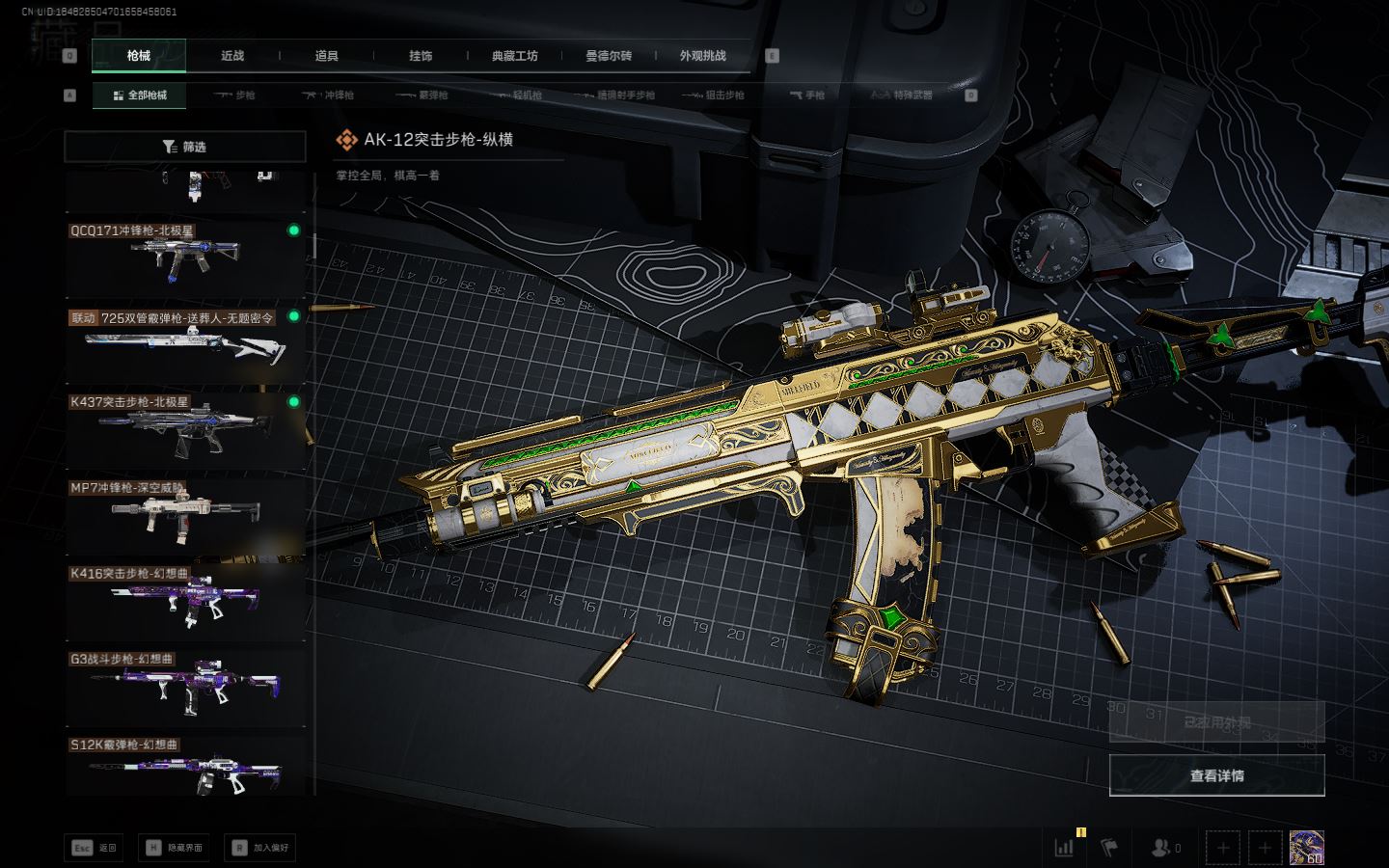Open the player avatar in bottom bar
Screen dimensions: 1389x868
pos(1306,848)
